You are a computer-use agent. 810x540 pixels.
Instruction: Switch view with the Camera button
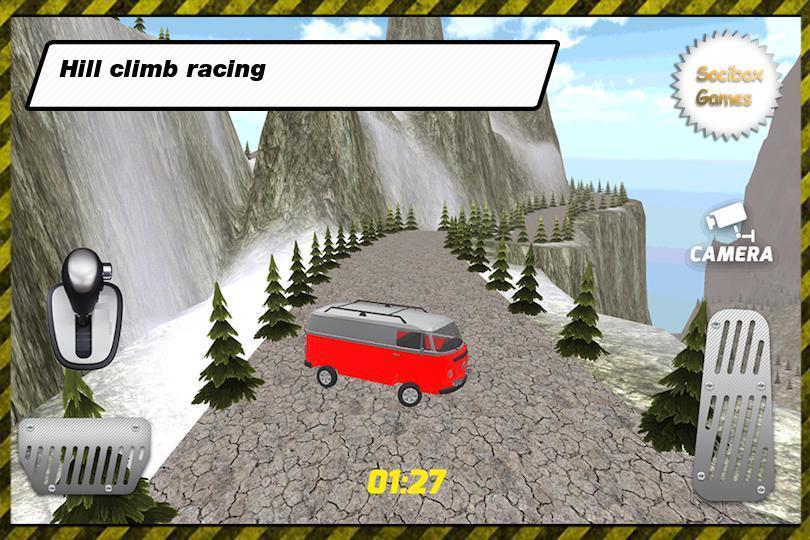pyautogui.click(x=732, y=236)
